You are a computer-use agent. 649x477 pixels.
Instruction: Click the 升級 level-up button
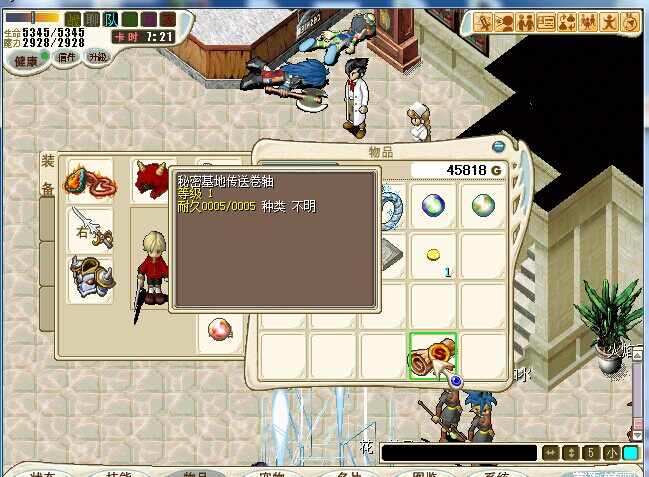click(97, 58)
